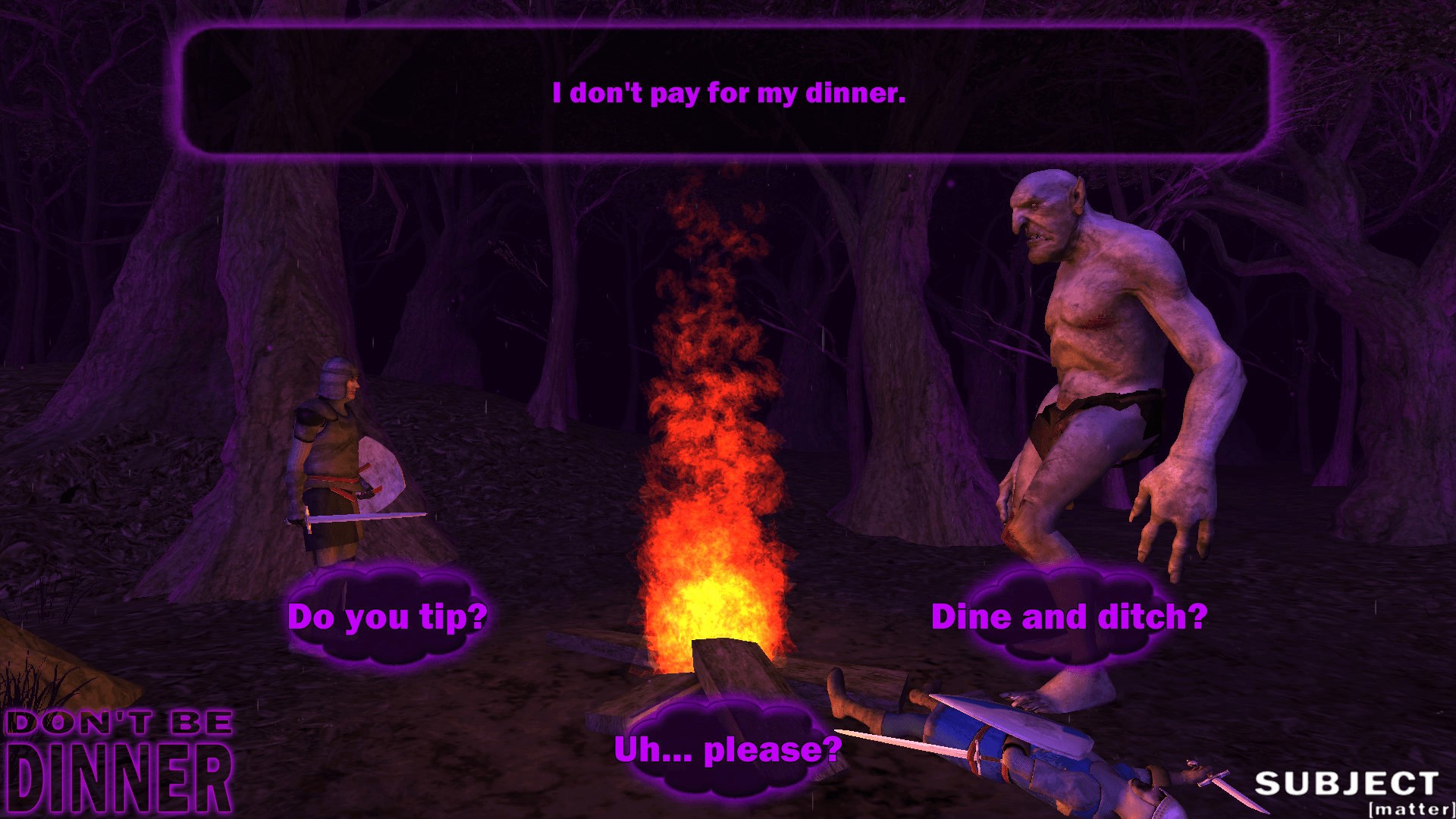Select the knight holding the sword

tap(334, 447)
